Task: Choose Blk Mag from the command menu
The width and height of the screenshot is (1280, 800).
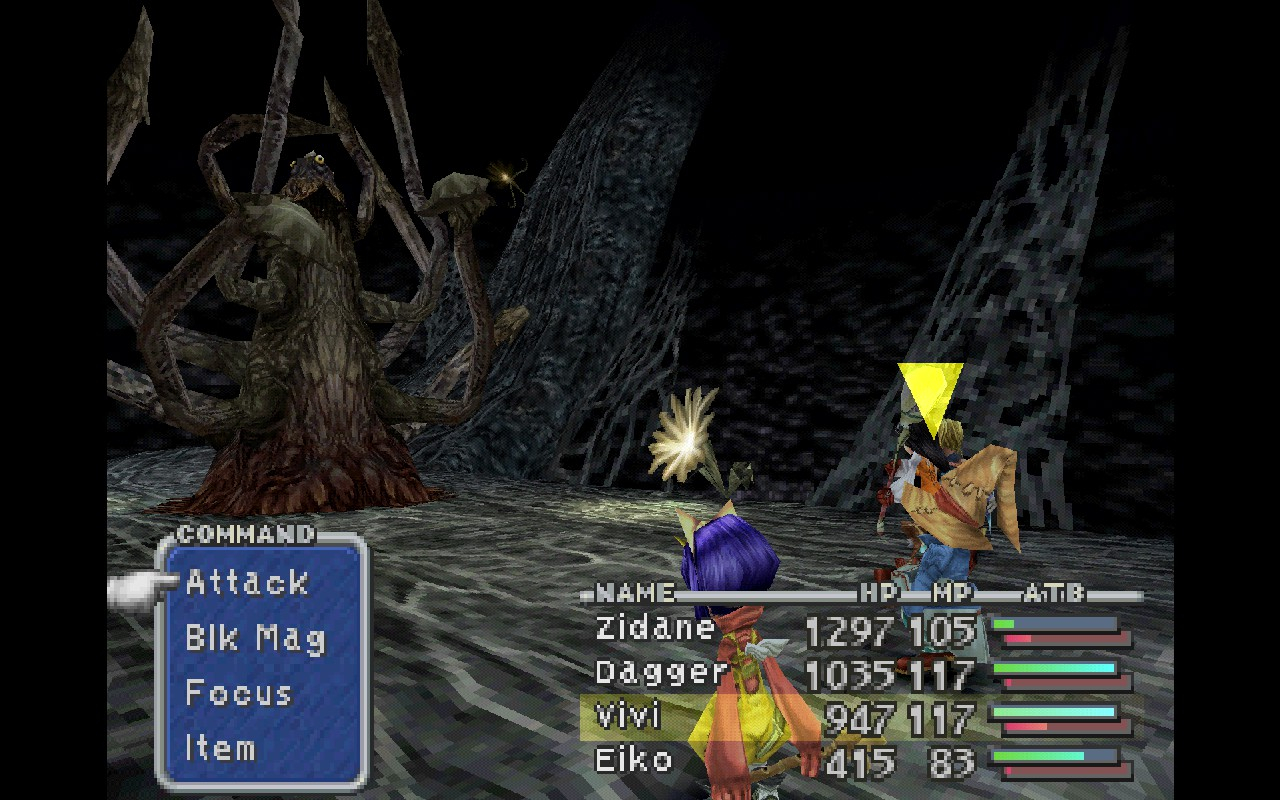Action: coord(255,638)
